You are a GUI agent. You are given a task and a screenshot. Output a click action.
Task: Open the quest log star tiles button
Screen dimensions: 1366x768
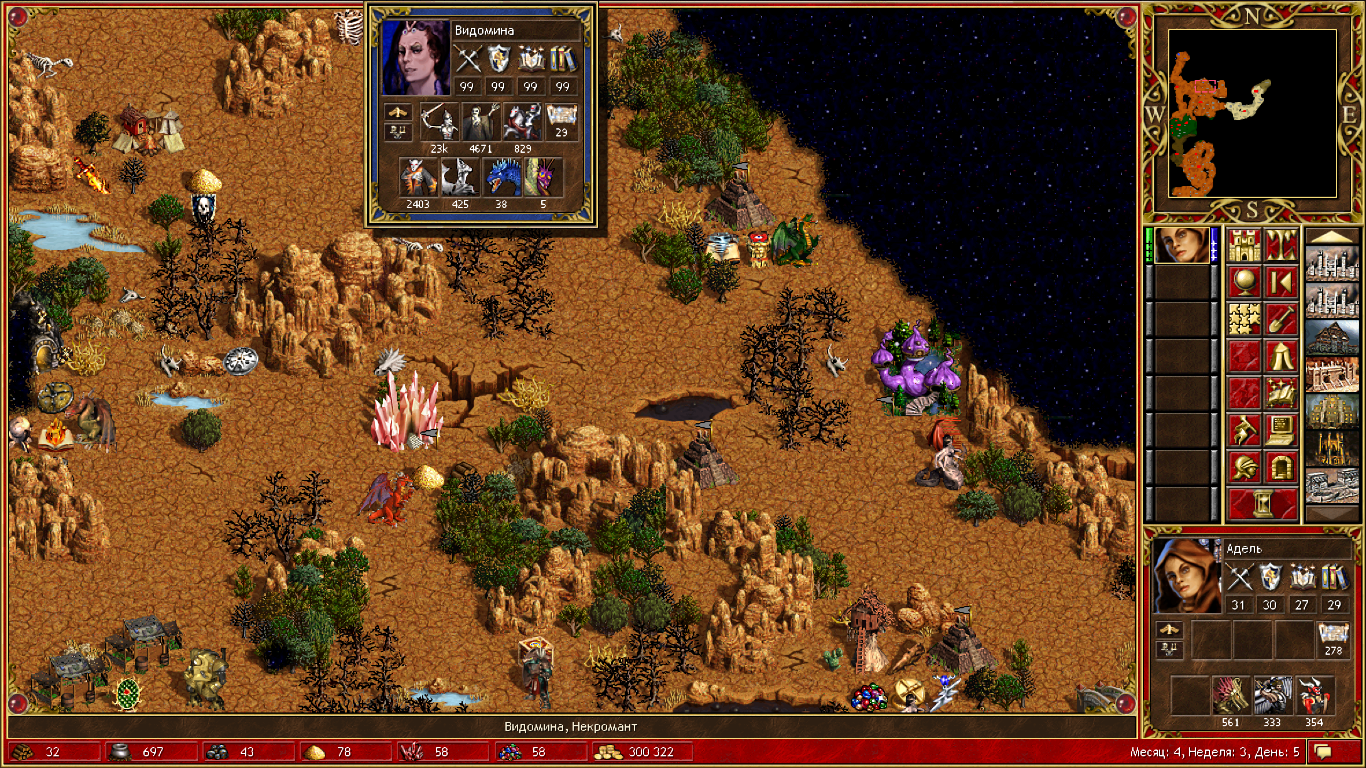[1244, 320]
